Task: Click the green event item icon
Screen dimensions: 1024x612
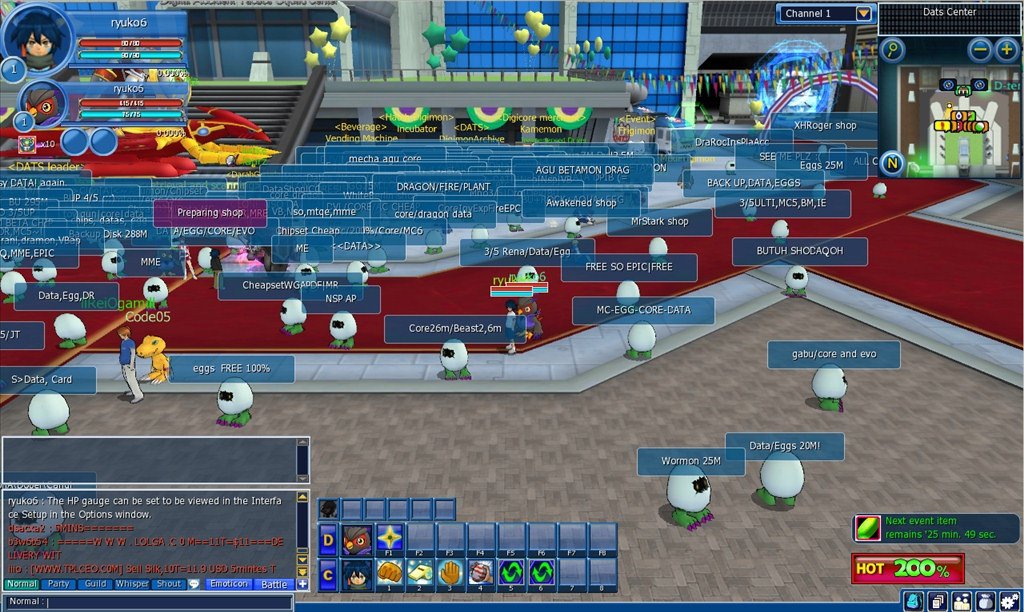Action: (868, 527)
